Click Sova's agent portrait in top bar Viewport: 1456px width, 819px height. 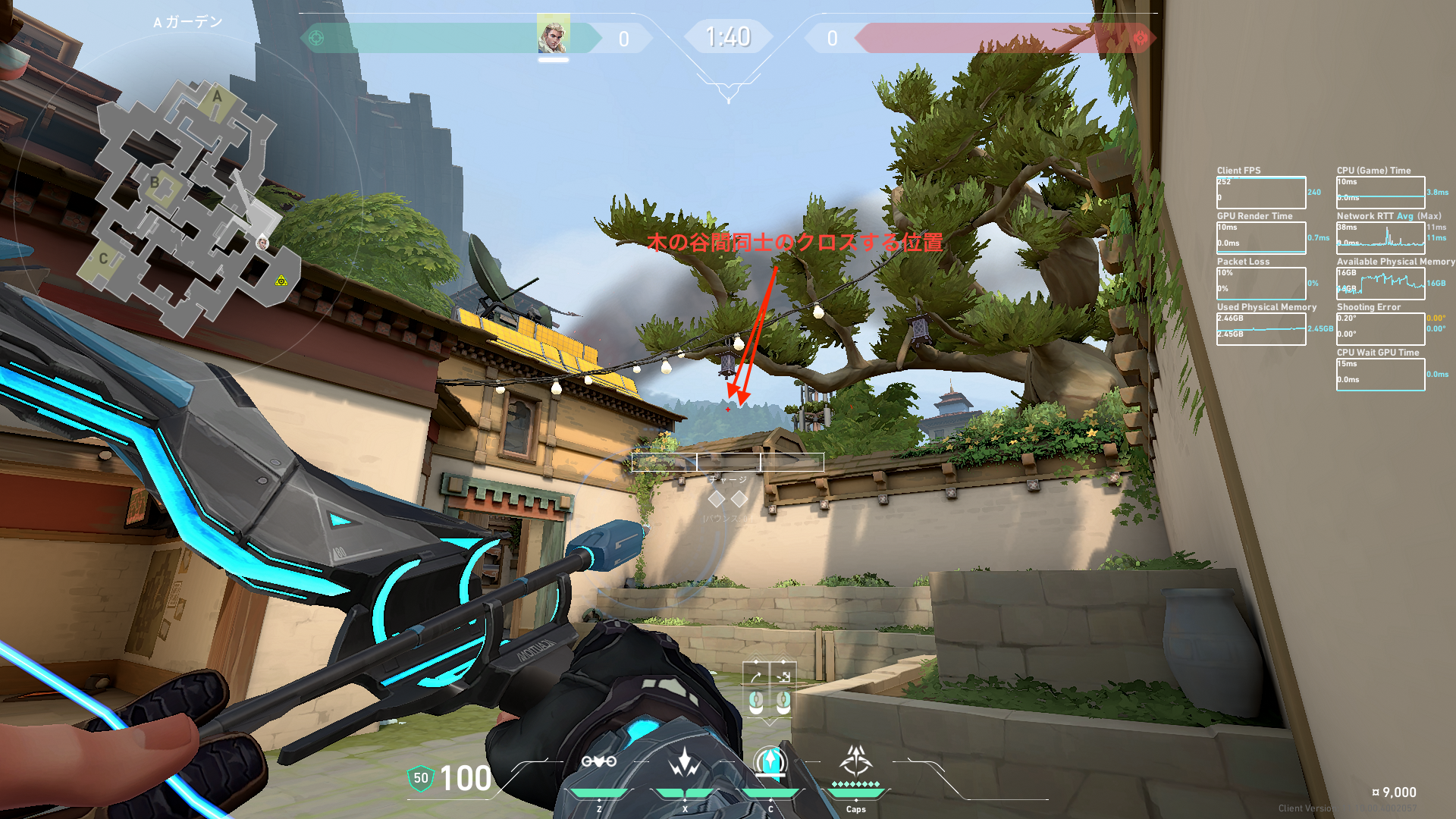click(553, 35)
